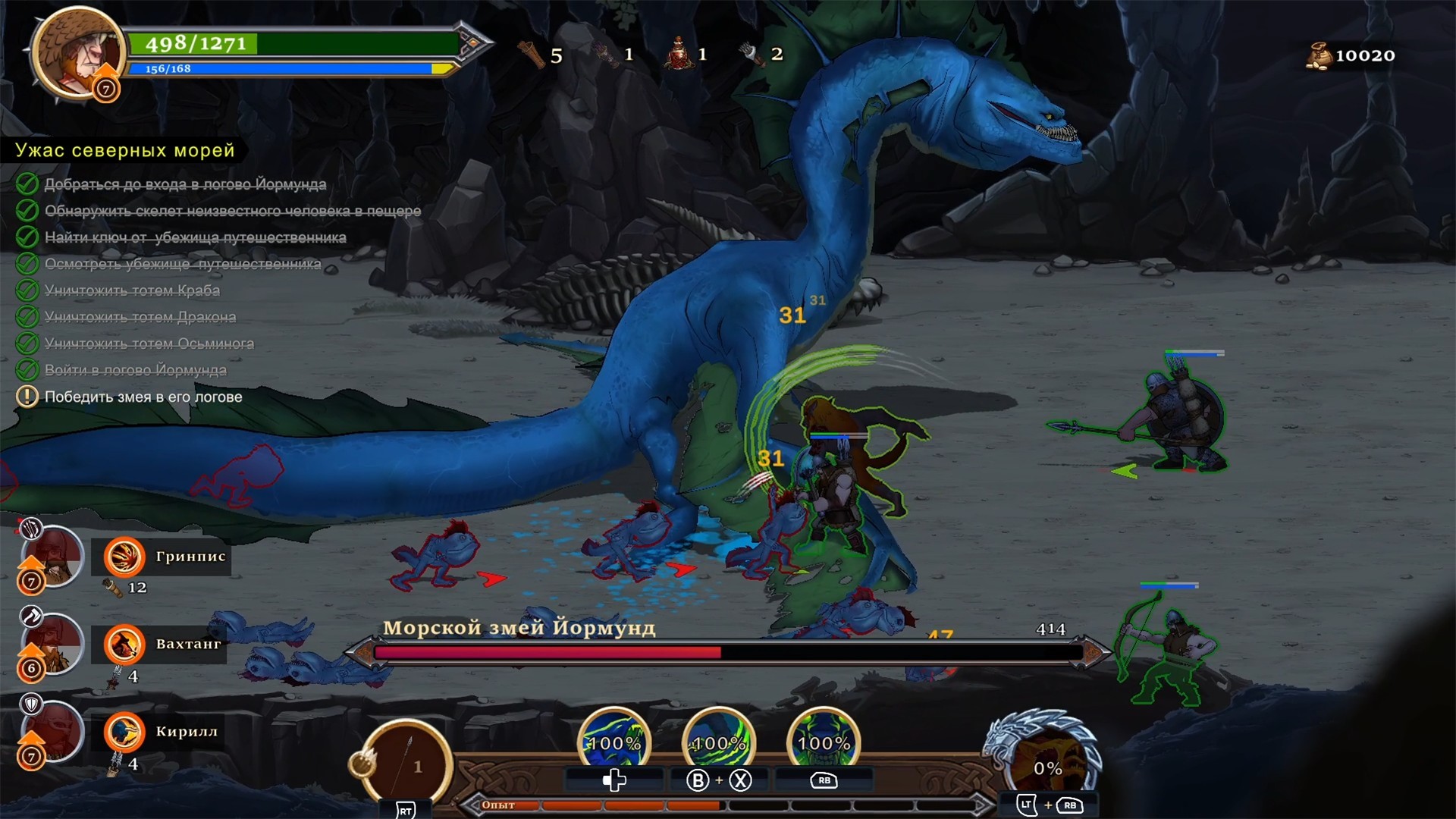1456x819 pixels.
Task: Select the wooden quiver item with count 5
Action: tap(533, 55)
